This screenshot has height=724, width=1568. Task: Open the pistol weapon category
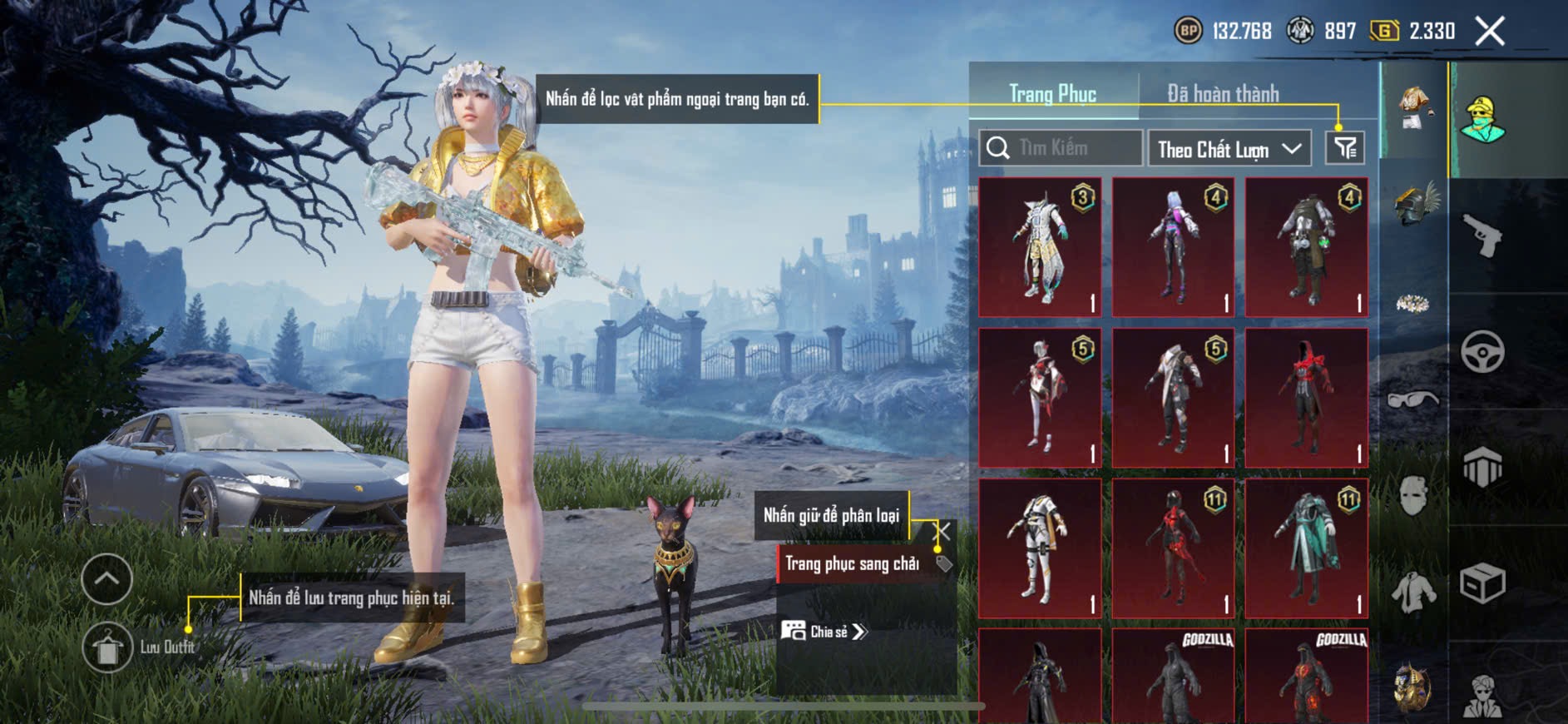1483,236
